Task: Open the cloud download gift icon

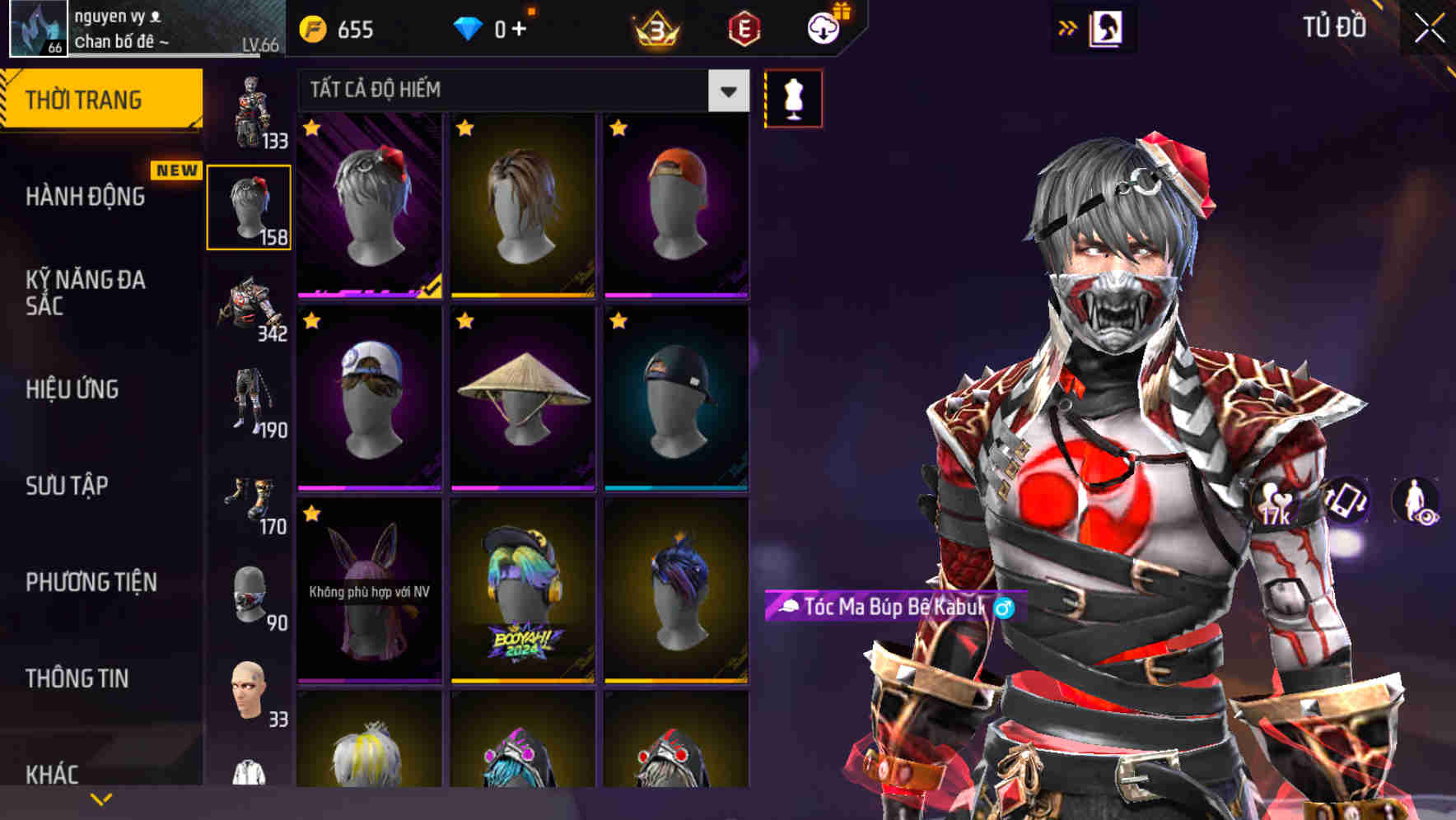Action: 824,28
